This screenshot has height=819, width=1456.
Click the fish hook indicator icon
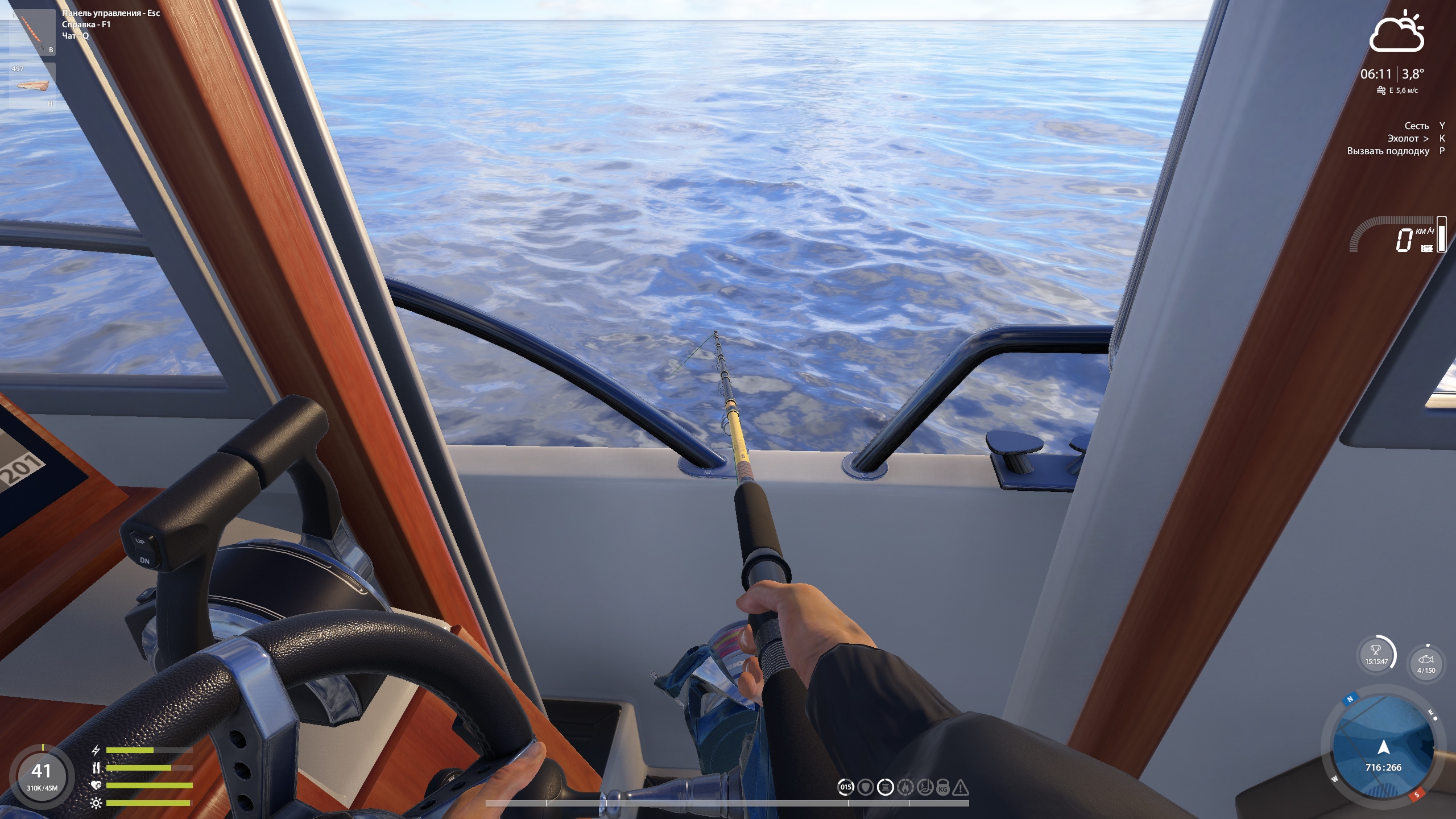(x=925, y=787)
